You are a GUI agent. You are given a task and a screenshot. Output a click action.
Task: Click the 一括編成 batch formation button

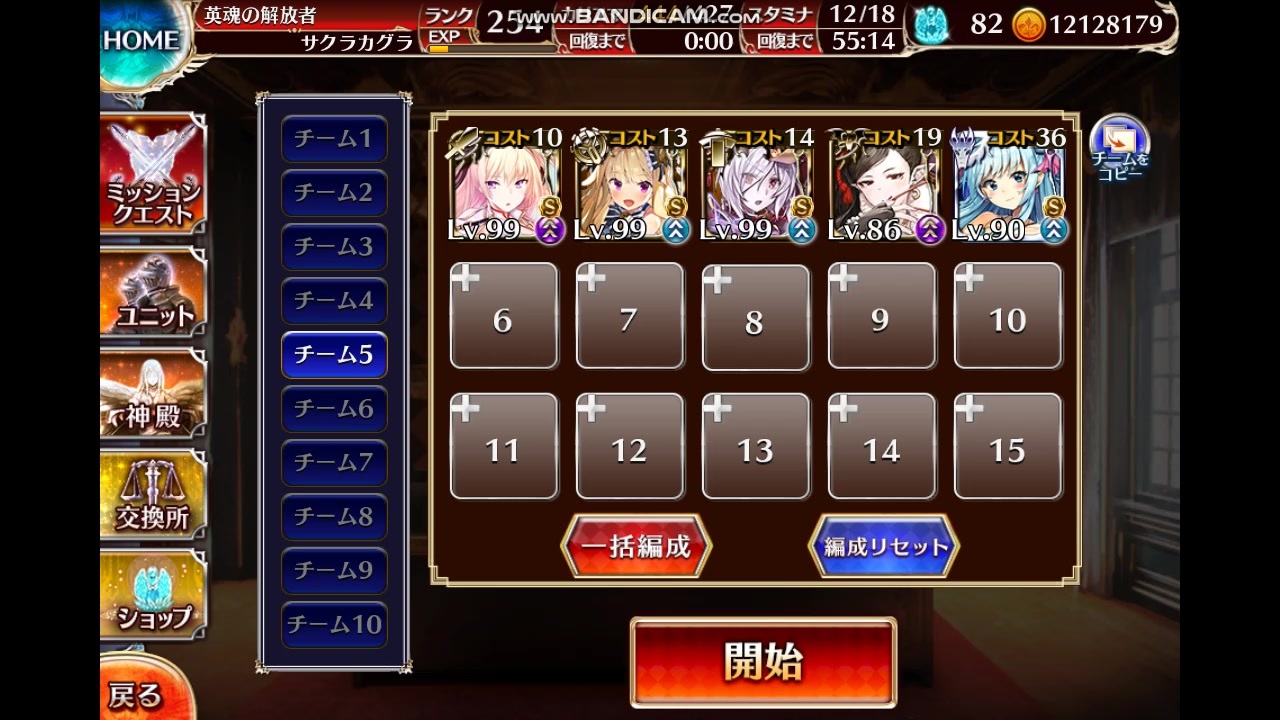[x=637, y=546]
